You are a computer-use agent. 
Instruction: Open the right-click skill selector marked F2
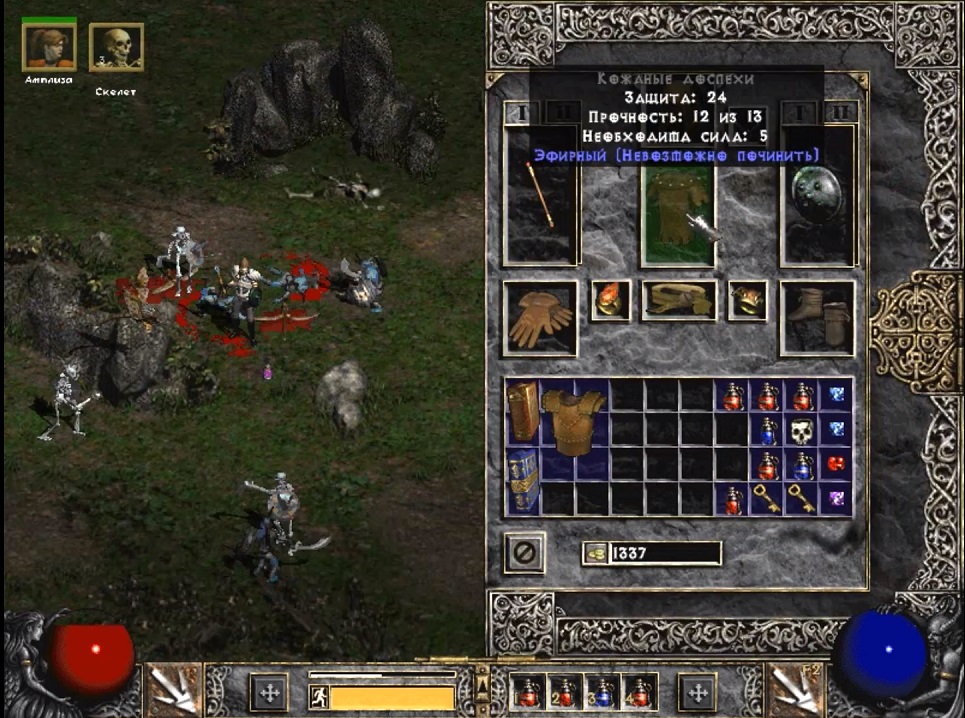click(x=795, y=690)
